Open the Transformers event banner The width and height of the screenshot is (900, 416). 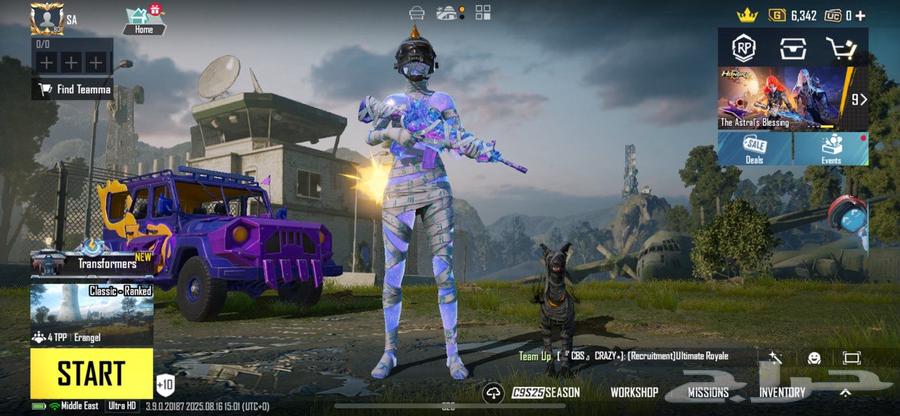(90, 260)
